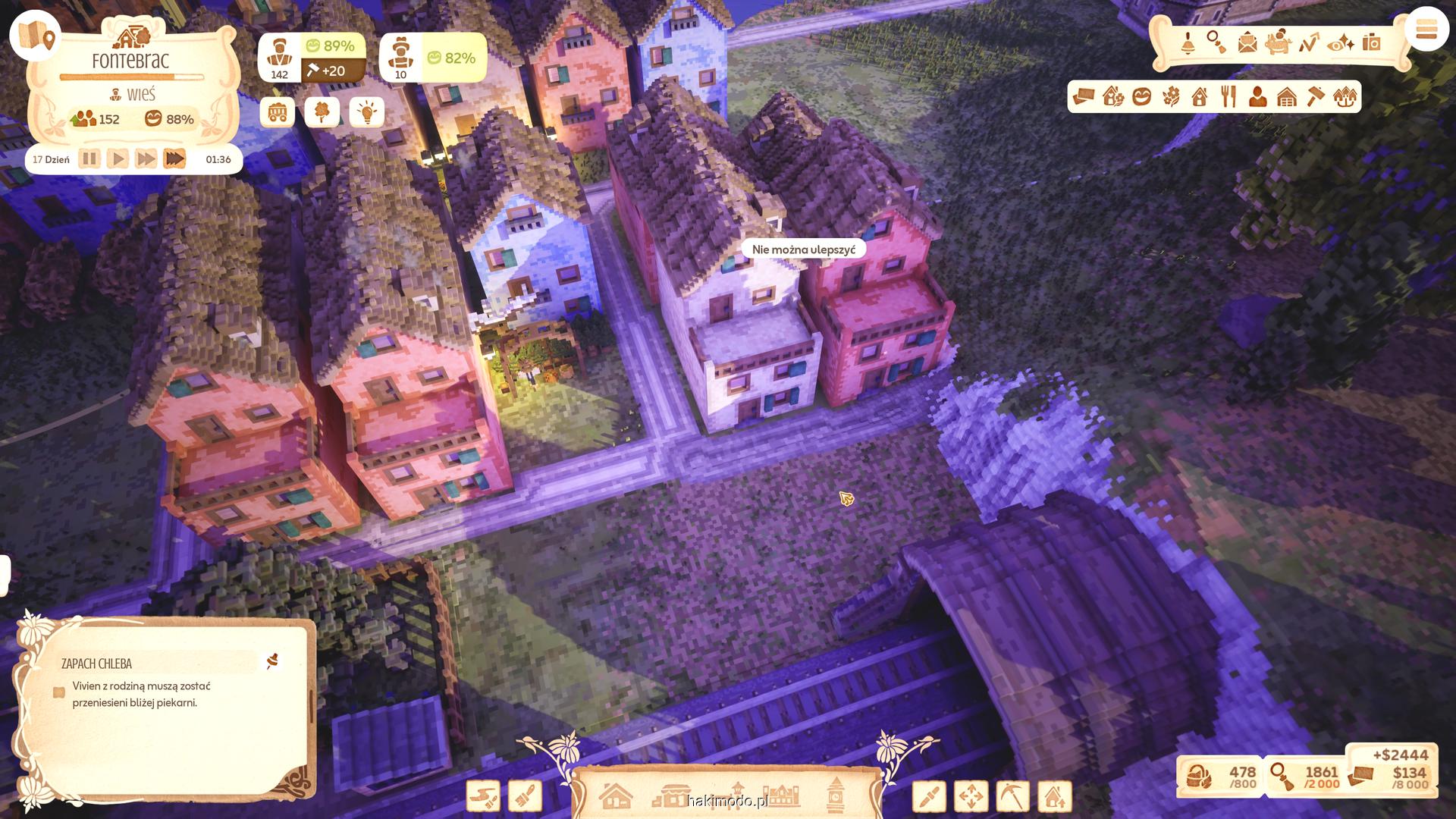Image resolution: width=1456 pixels, height=819 pixels.
Task: Open the loaded cart icon button
Action: coord(278,113)
